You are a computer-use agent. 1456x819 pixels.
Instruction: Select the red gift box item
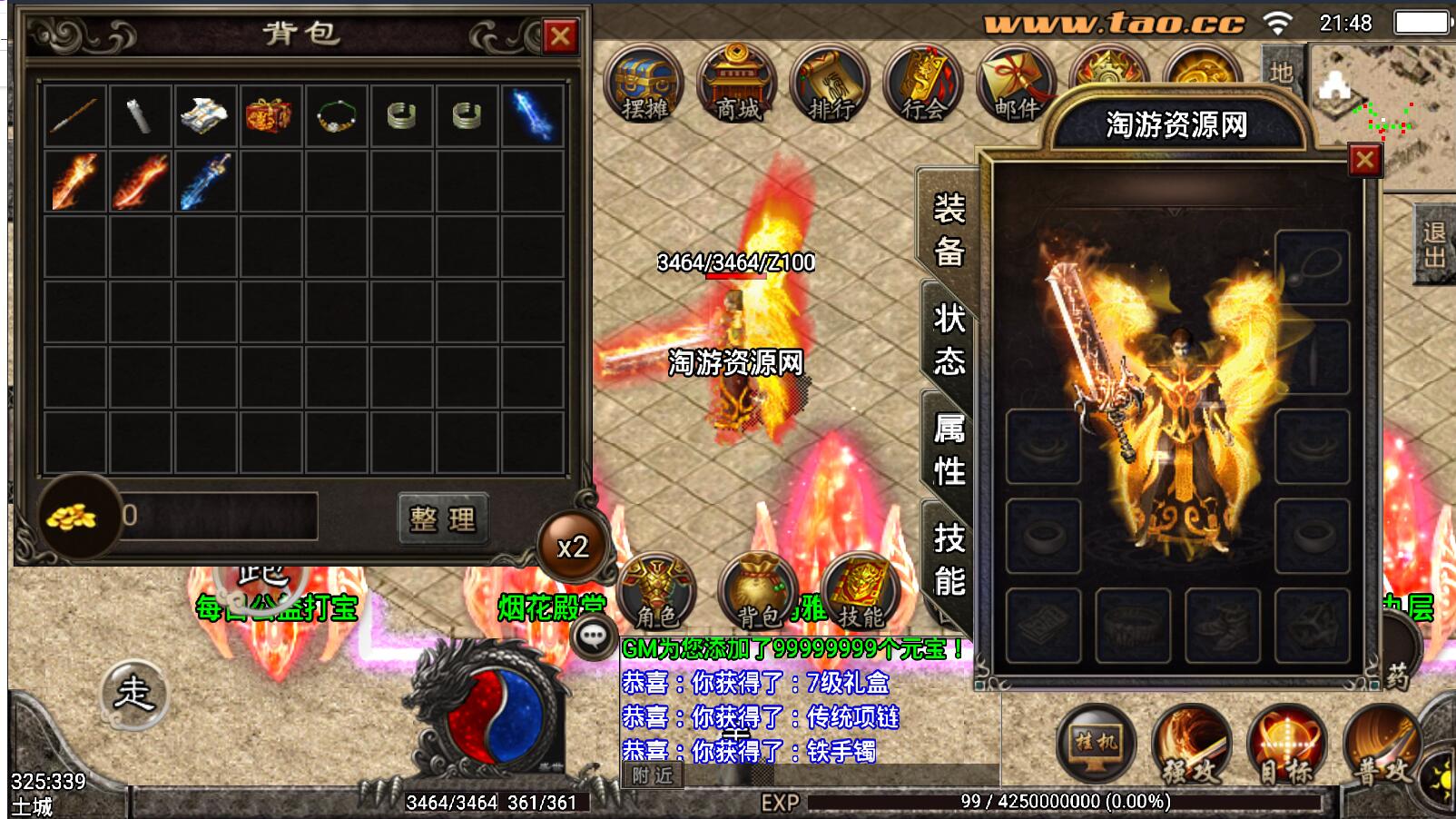(x=269, y=115)
